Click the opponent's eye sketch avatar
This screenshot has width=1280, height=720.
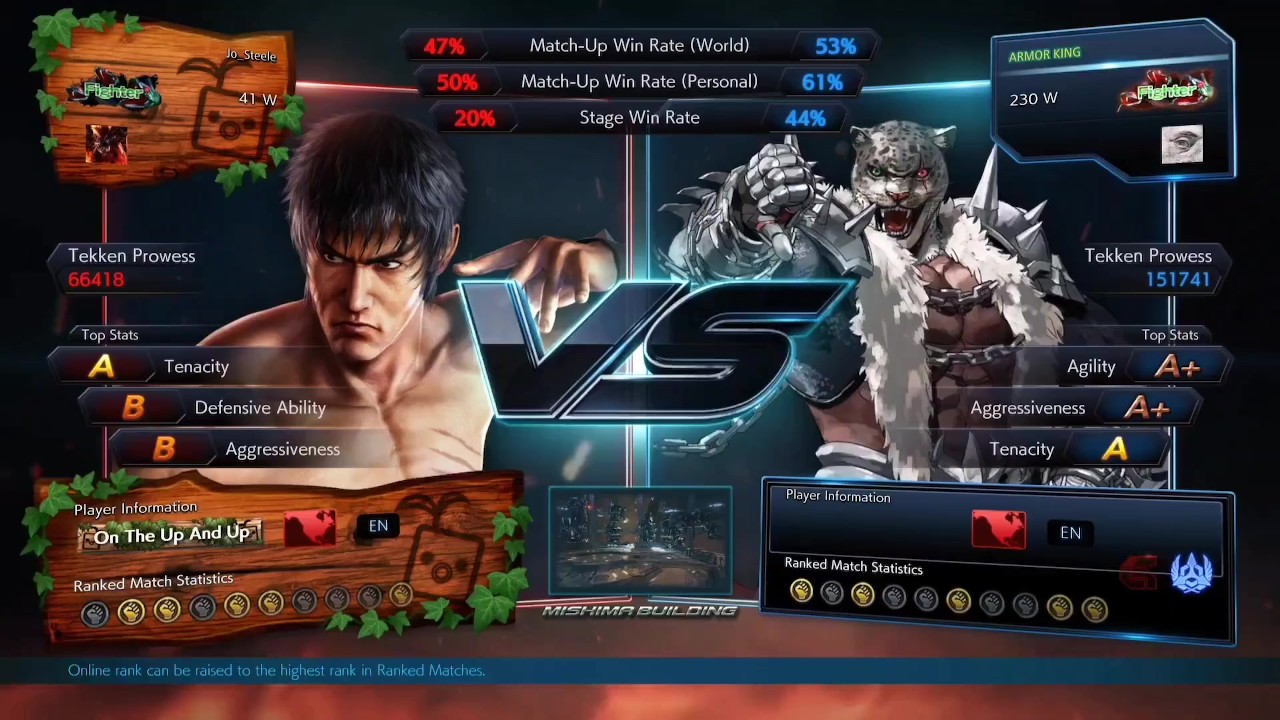coord(1181,145)
